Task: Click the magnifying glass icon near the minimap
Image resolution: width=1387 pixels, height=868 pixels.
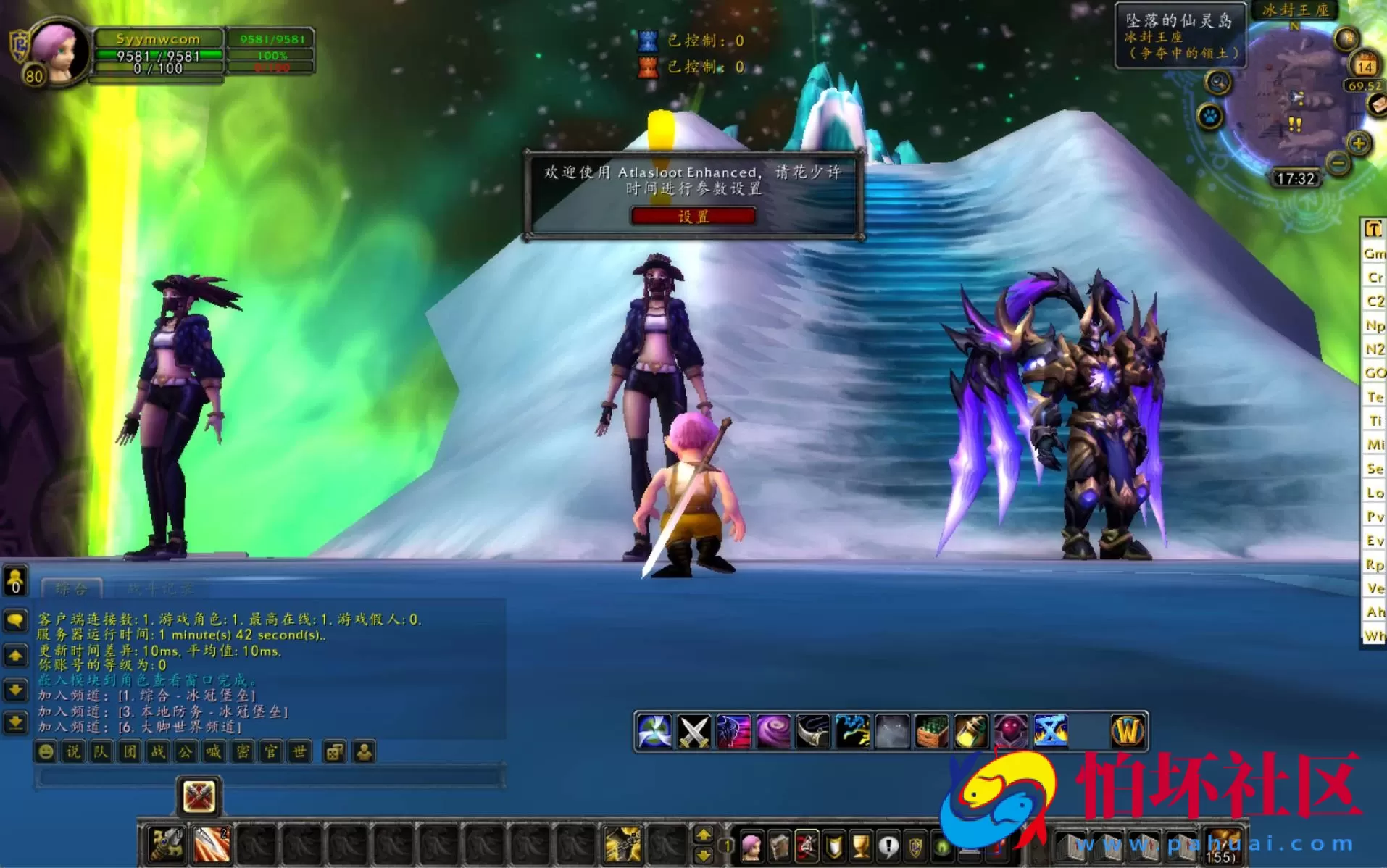Action: pyautogui.click(x=1217, y=82)
